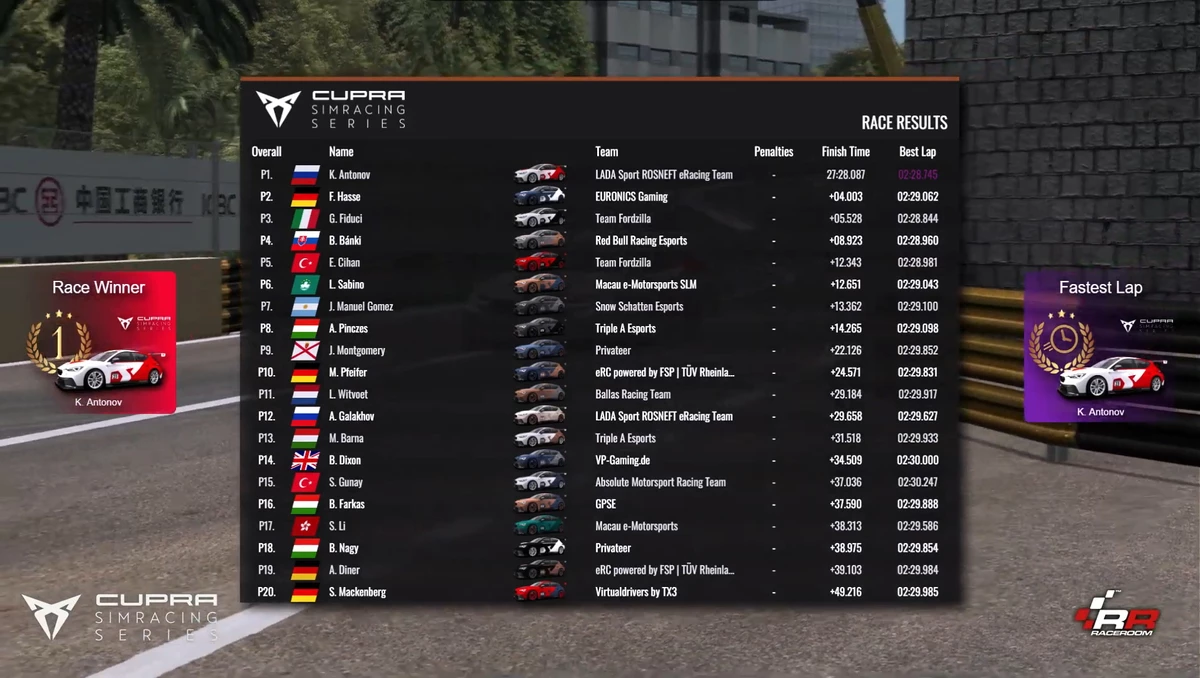Choose J. Manuel Gomez's row
This screenshot has height=678, width=1200.
coord(600,307)
